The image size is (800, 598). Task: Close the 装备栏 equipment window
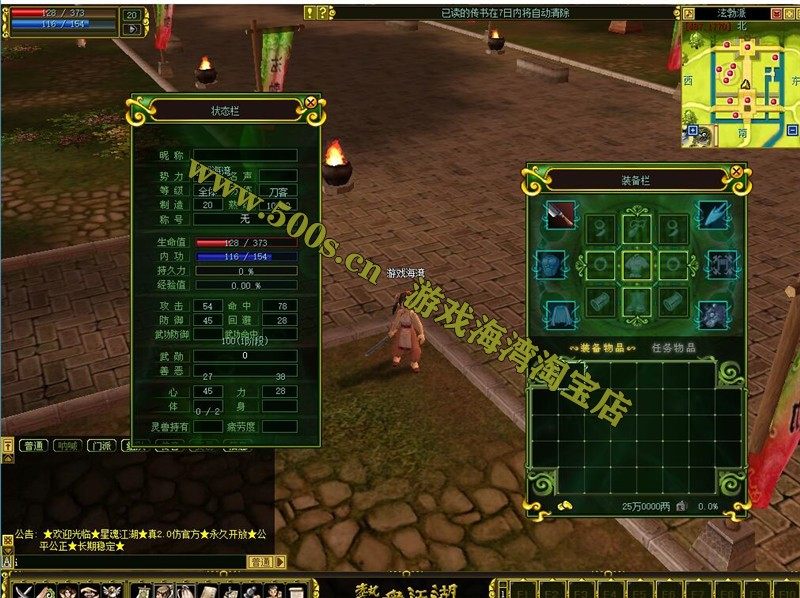click(x=737, y=172)
